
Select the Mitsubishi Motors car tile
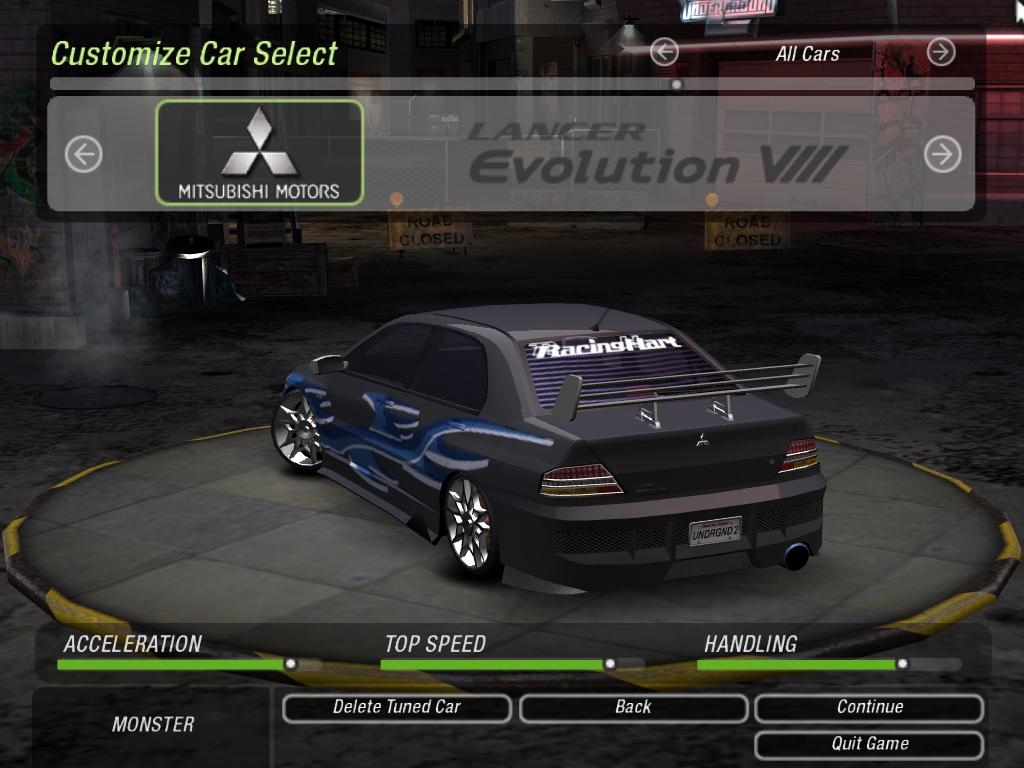(x=259, y=153)
